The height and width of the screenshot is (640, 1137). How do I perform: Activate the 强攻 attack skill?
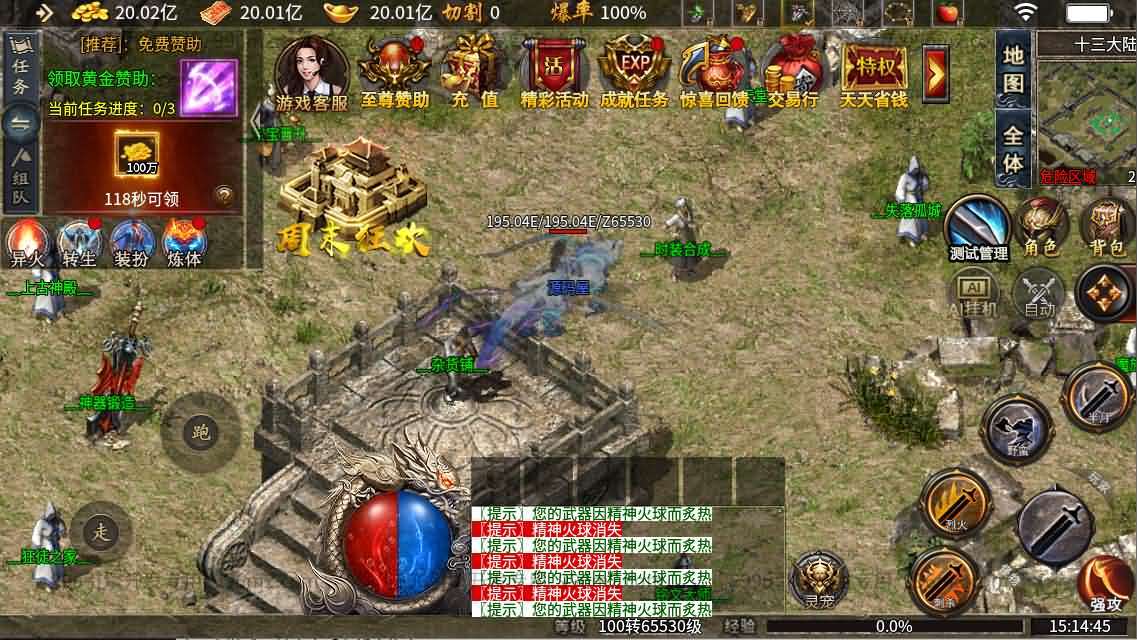(1105, 582)
